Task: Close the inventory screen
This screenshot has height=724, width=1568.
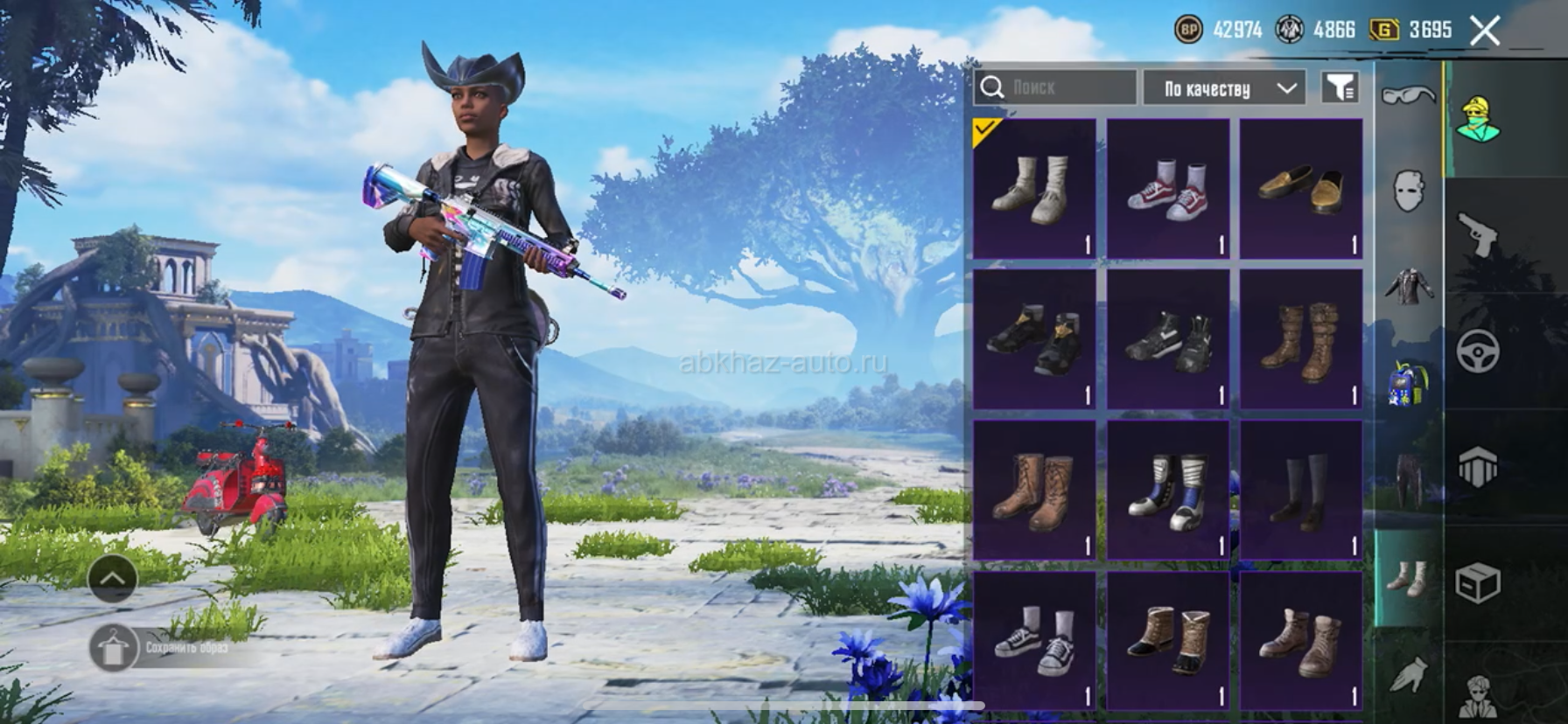Action: [x=1485, y=31]
